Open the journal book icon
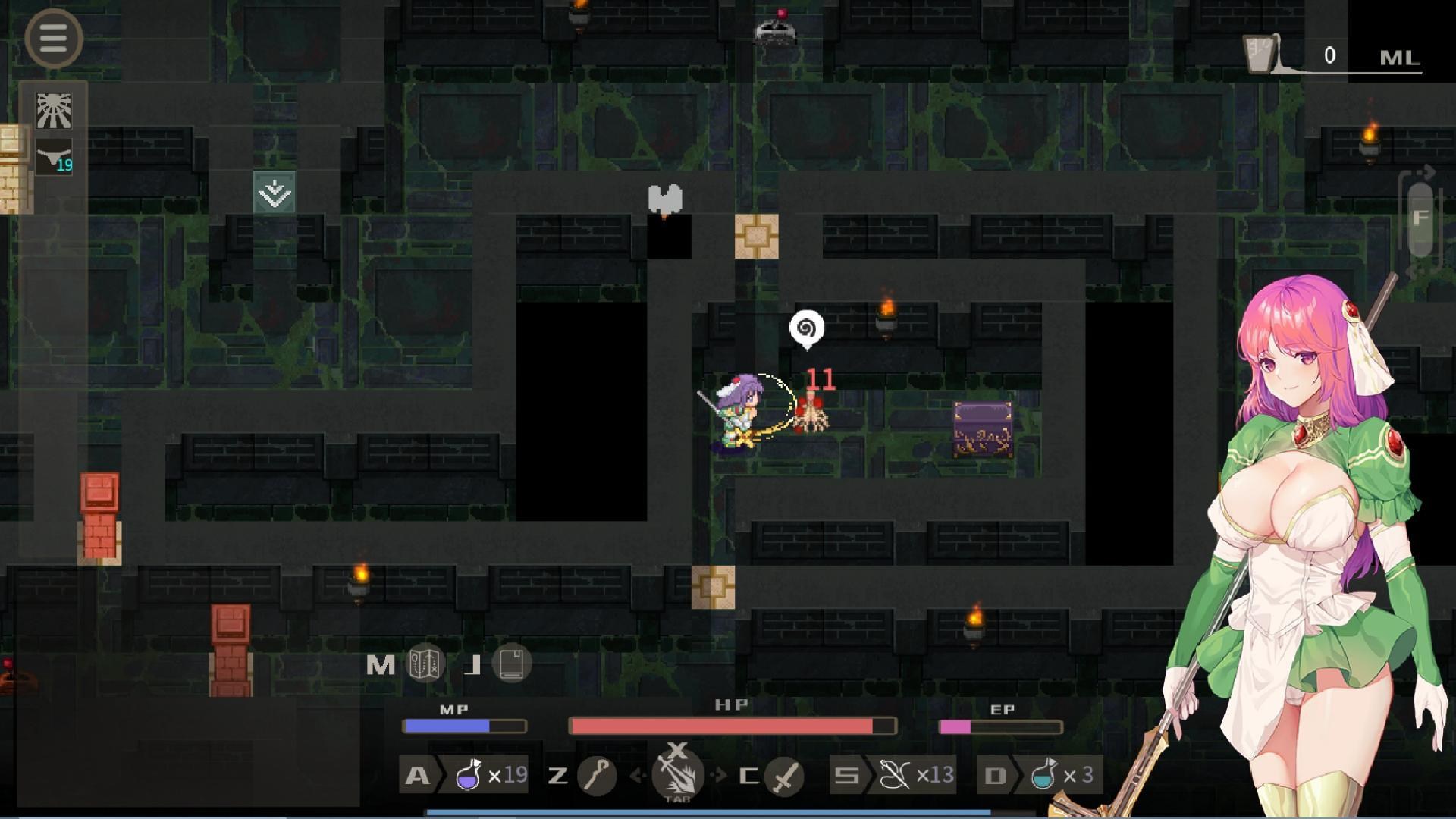Image resolution: width=1456 pixels, height=819 pixels. [512, 664]
